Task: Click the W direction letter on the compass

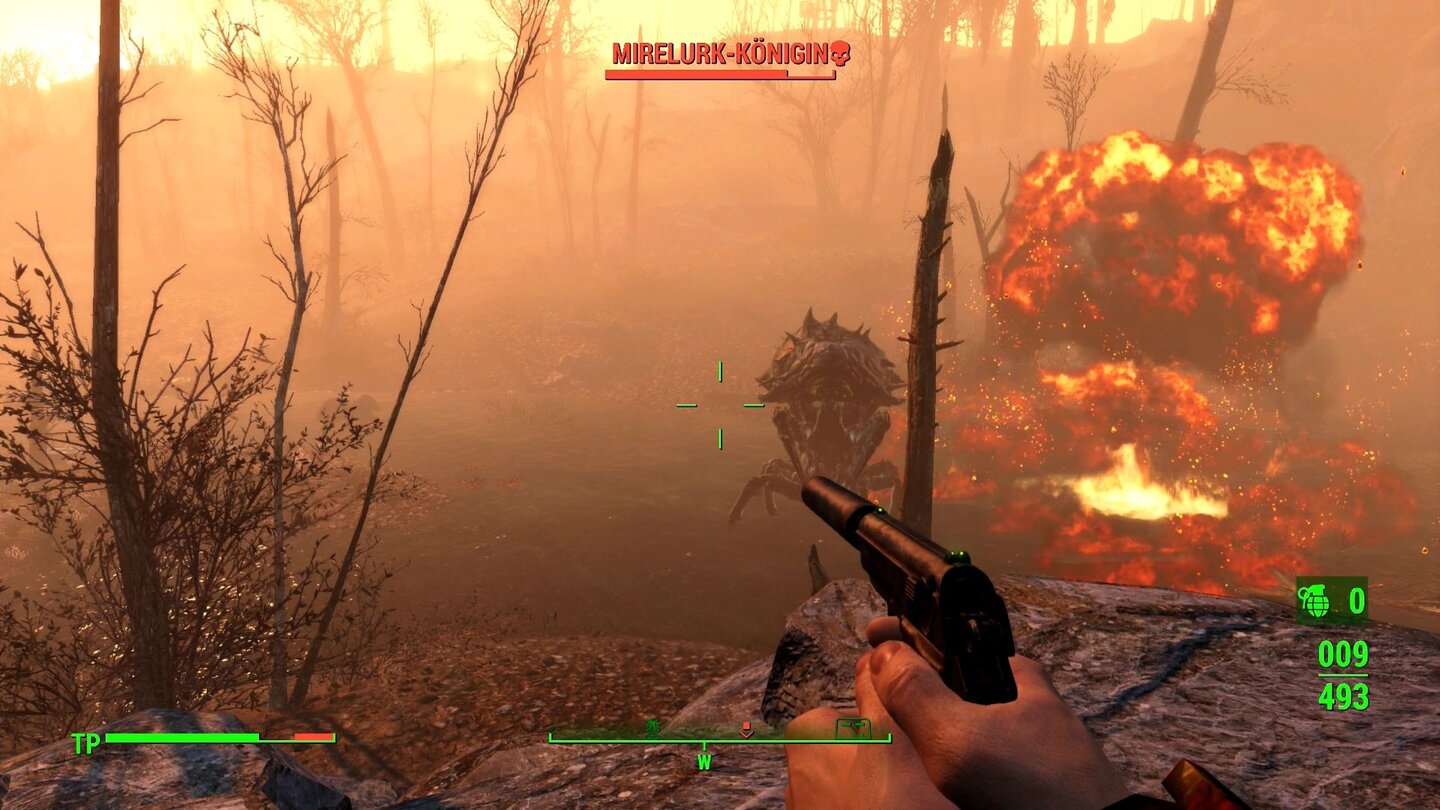Action: tap(704, 760)
